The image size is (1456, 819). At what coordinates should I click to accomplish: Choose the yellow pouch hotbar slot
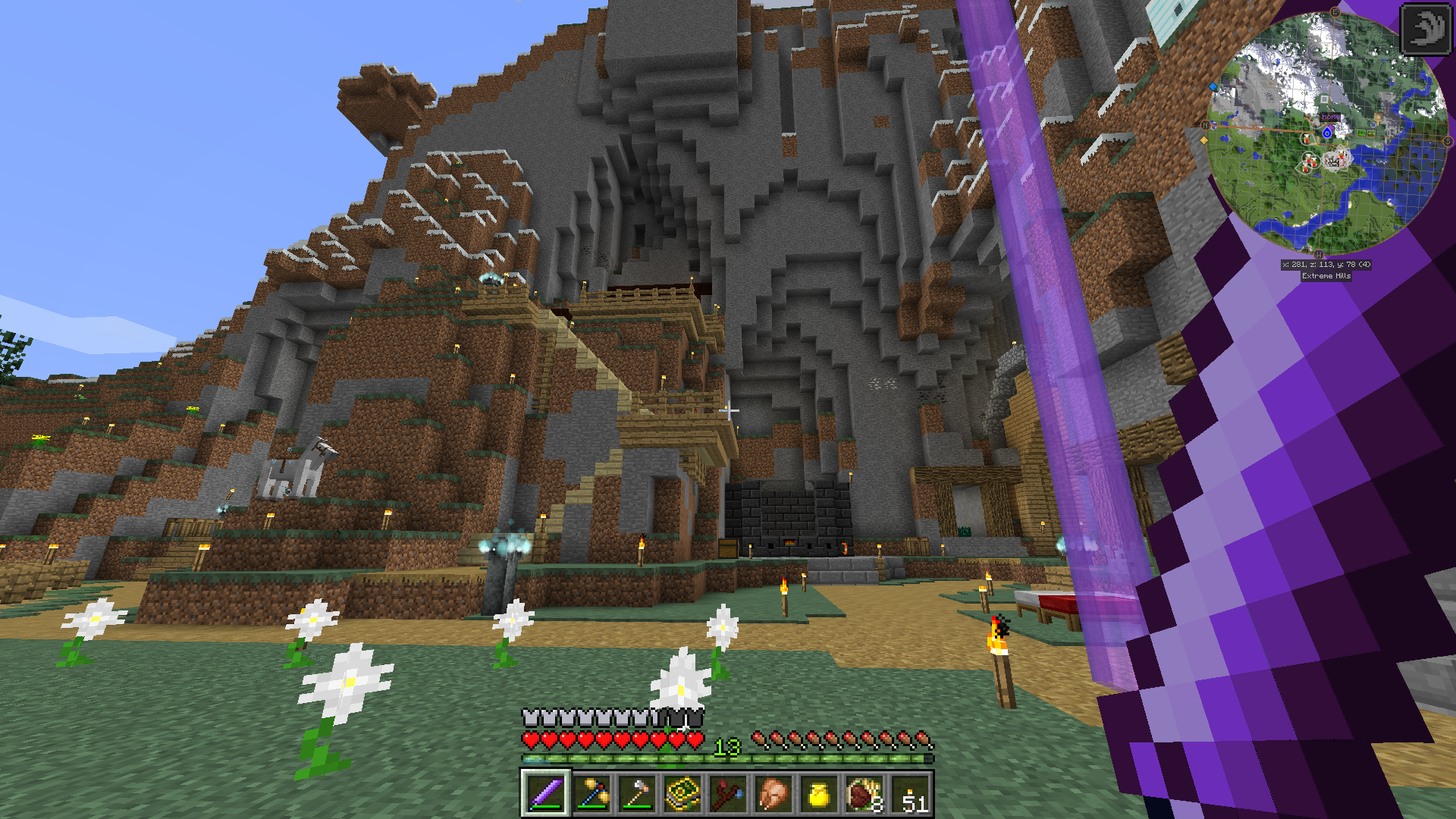coord(818,794)
